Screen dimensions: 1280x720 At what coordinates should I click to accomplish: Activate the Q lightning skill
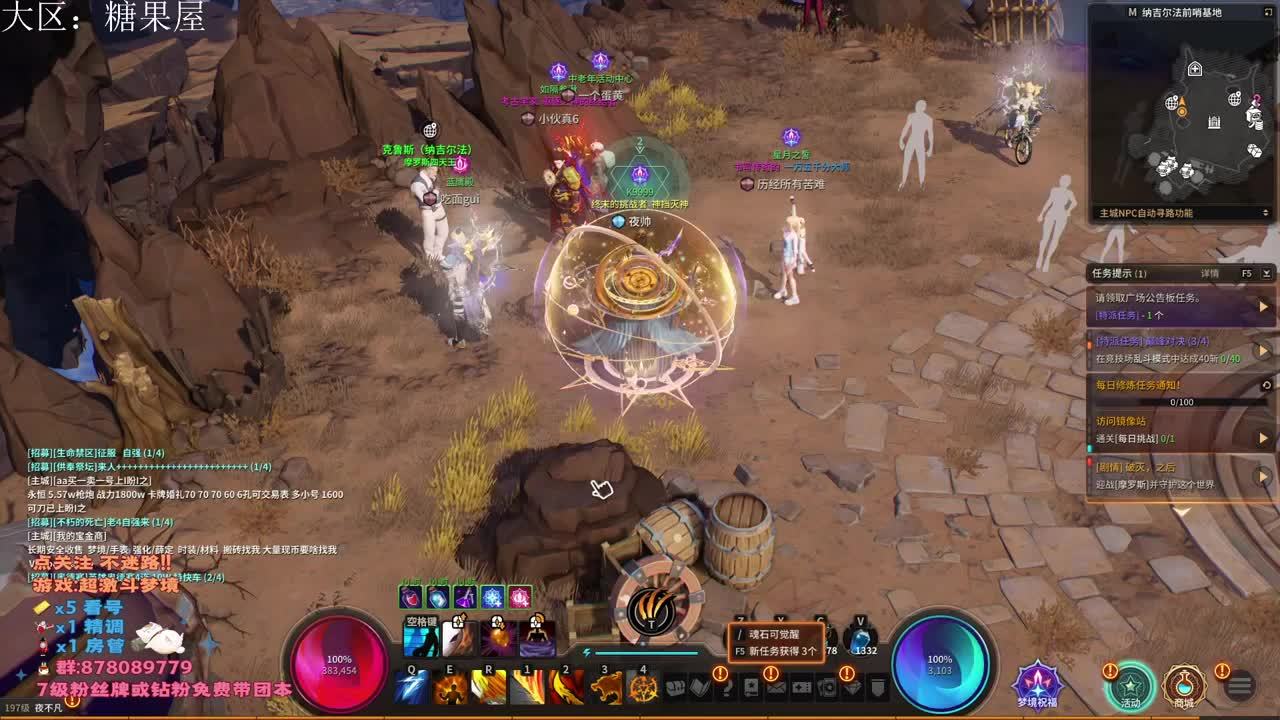[x=412, y=688]
